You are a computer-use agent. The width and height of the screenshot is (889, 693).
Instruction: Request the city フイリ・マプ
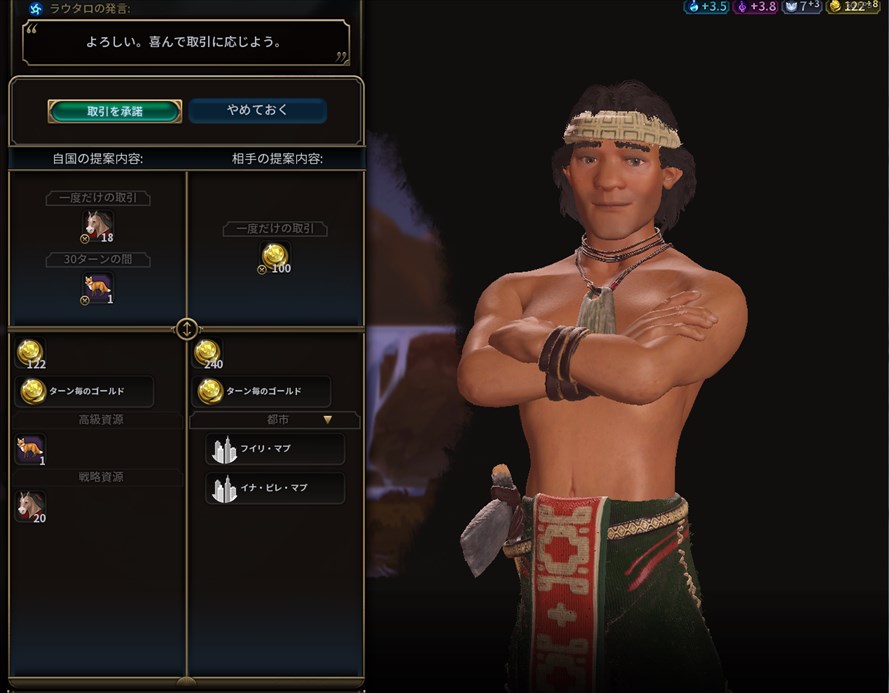[x=275, y=449]
